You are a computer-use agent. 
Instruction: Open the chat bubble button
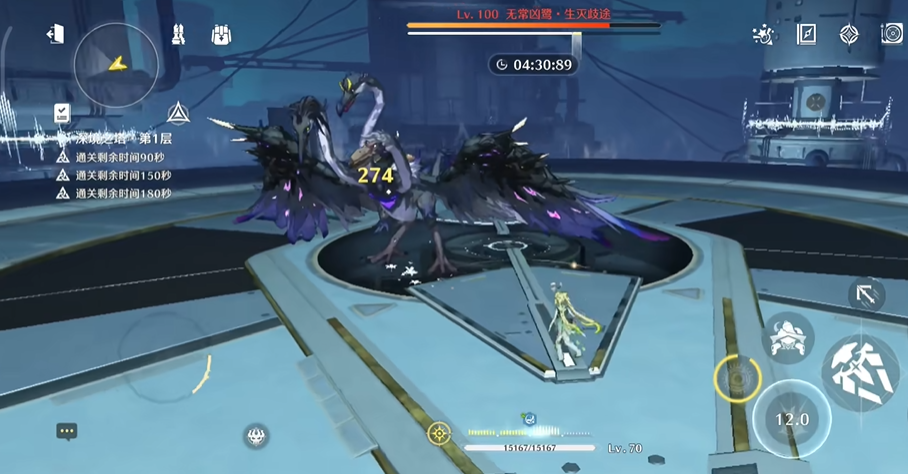[x=67, y=432]
